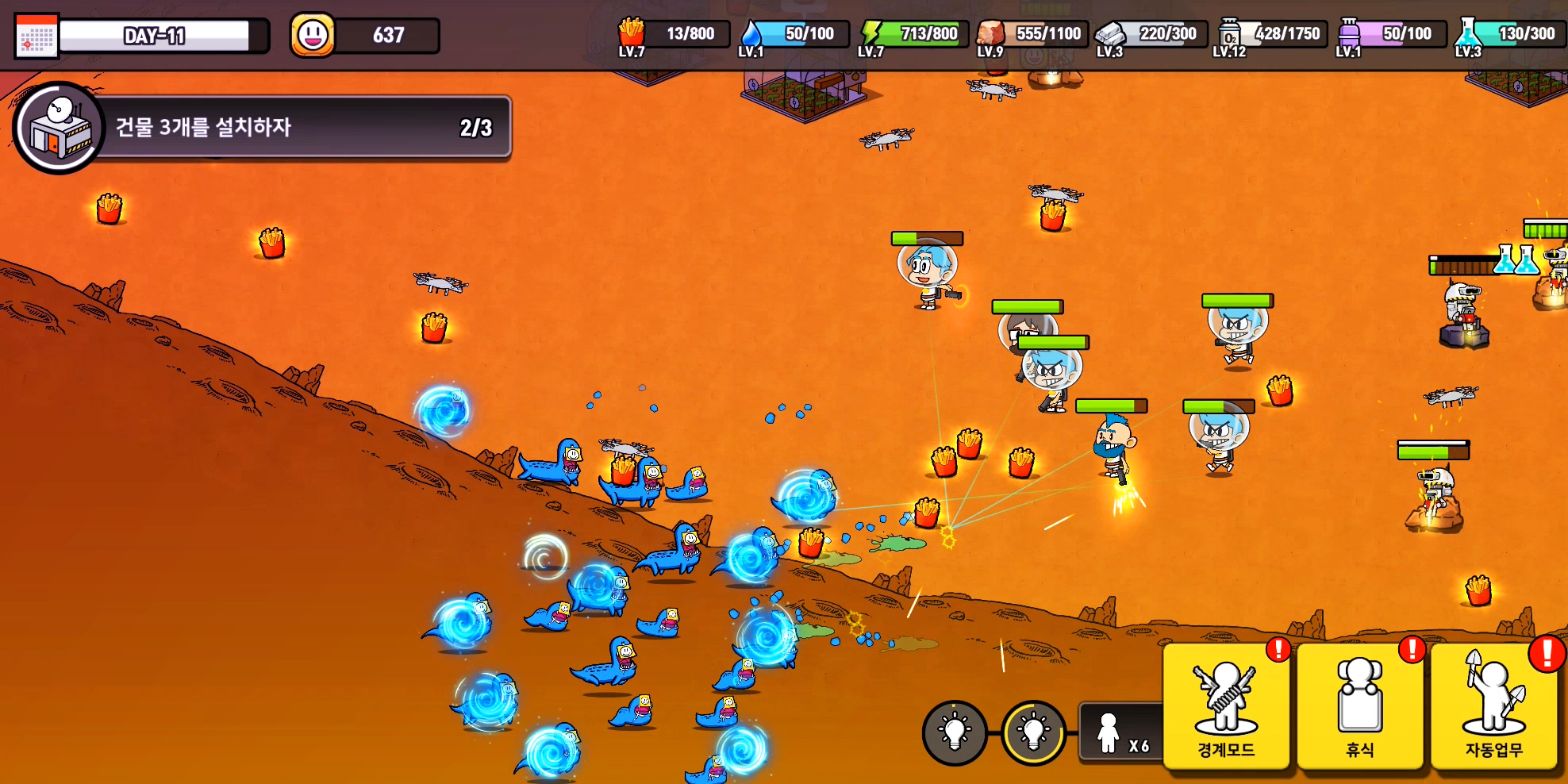Screen dimensions: 1568x784
Task: Activate the 경계모드 guard mode button
Action: 1226,705
